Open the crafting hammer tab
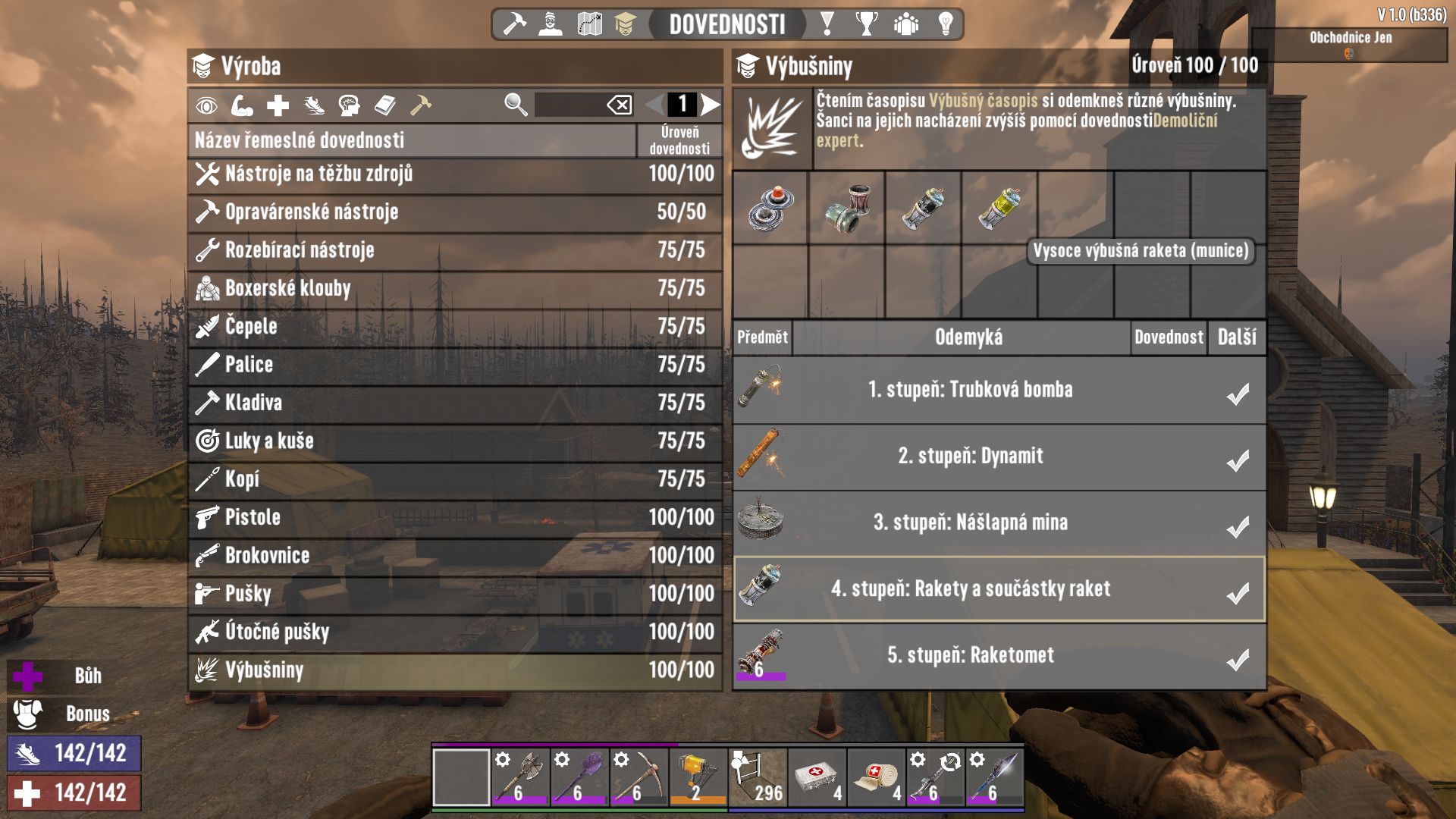This screenshot has width=1456, height=819. 515,24
